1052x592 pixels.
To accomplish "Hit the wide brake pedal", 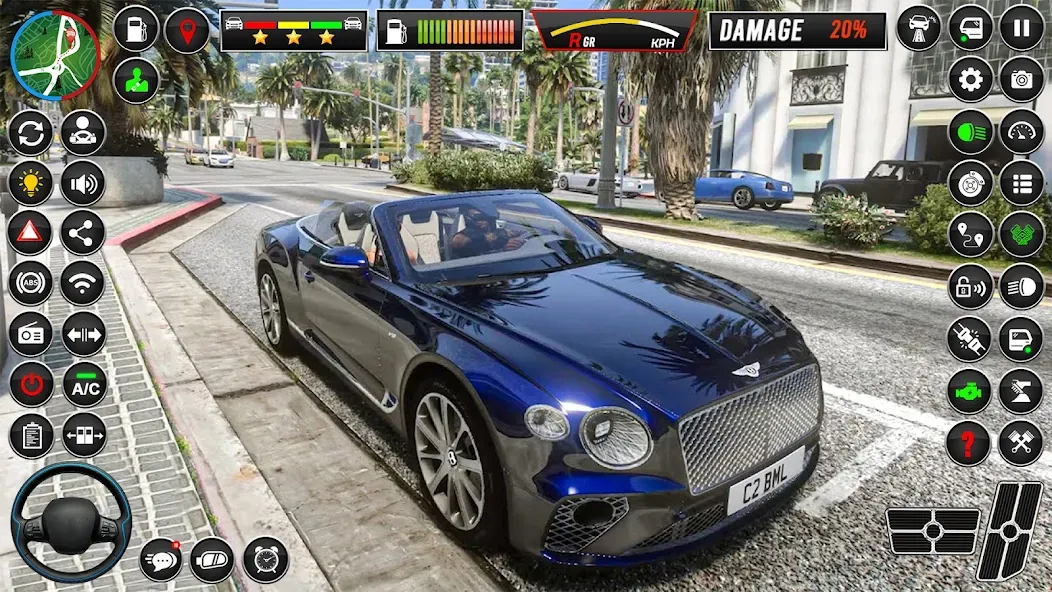I will (x=933, y=531).
